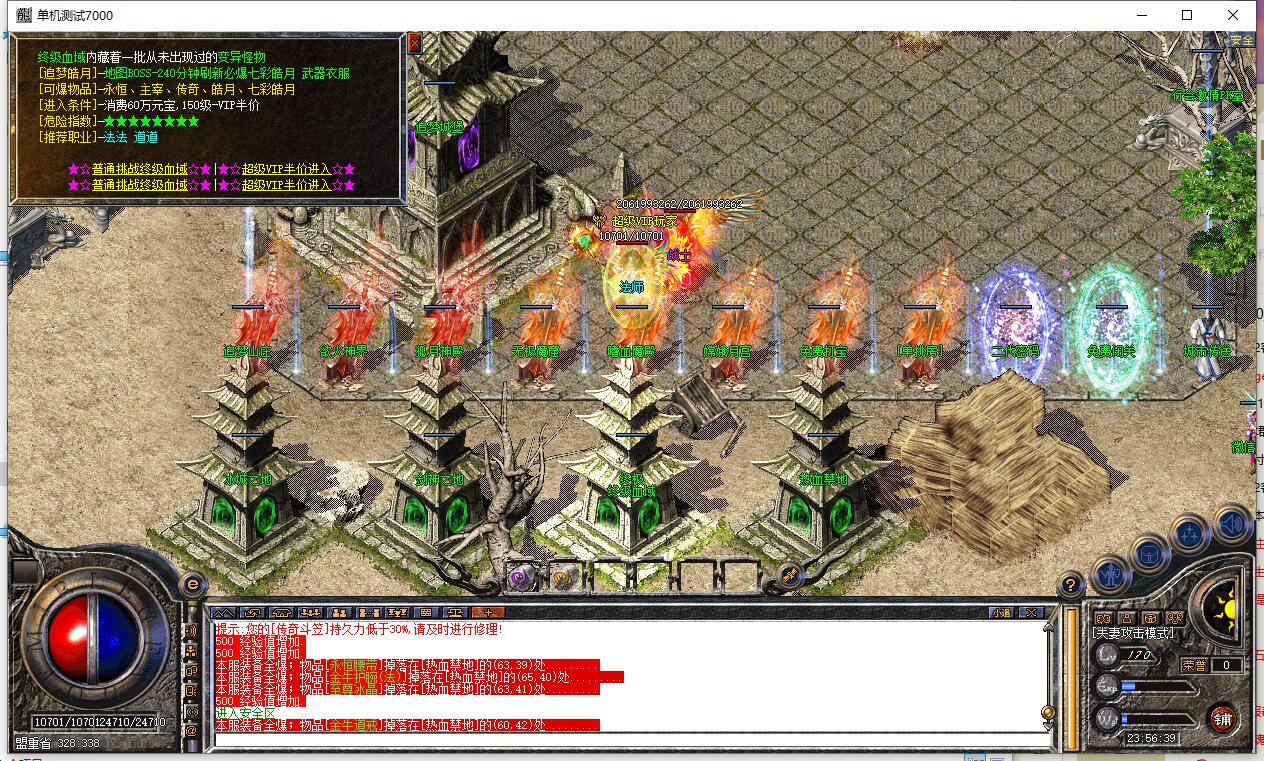Use the purple swirl orb hotbar item

pyautogui.click(x=519, y=577)
